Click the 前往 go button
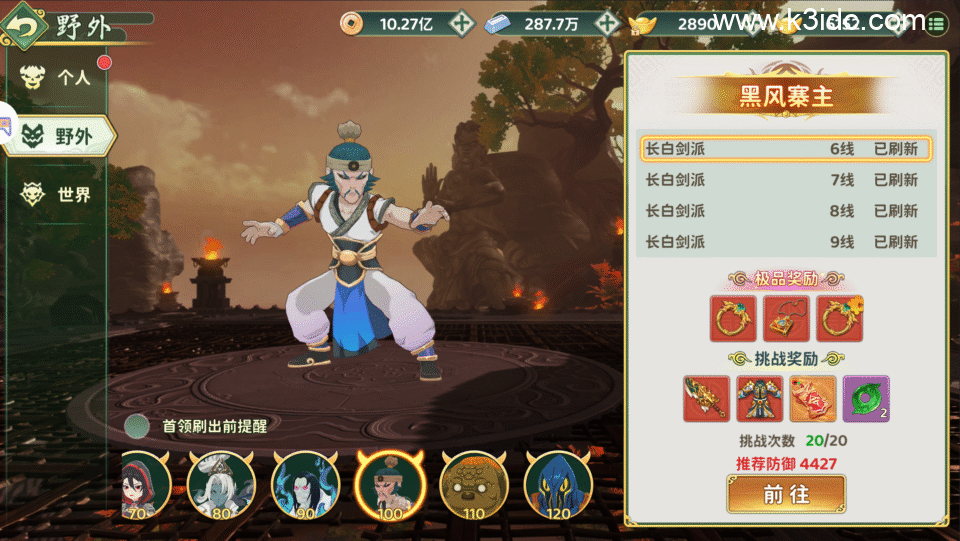Image resolution: width=960 pixels, height=541 pixels. click(x=786, y=494)
